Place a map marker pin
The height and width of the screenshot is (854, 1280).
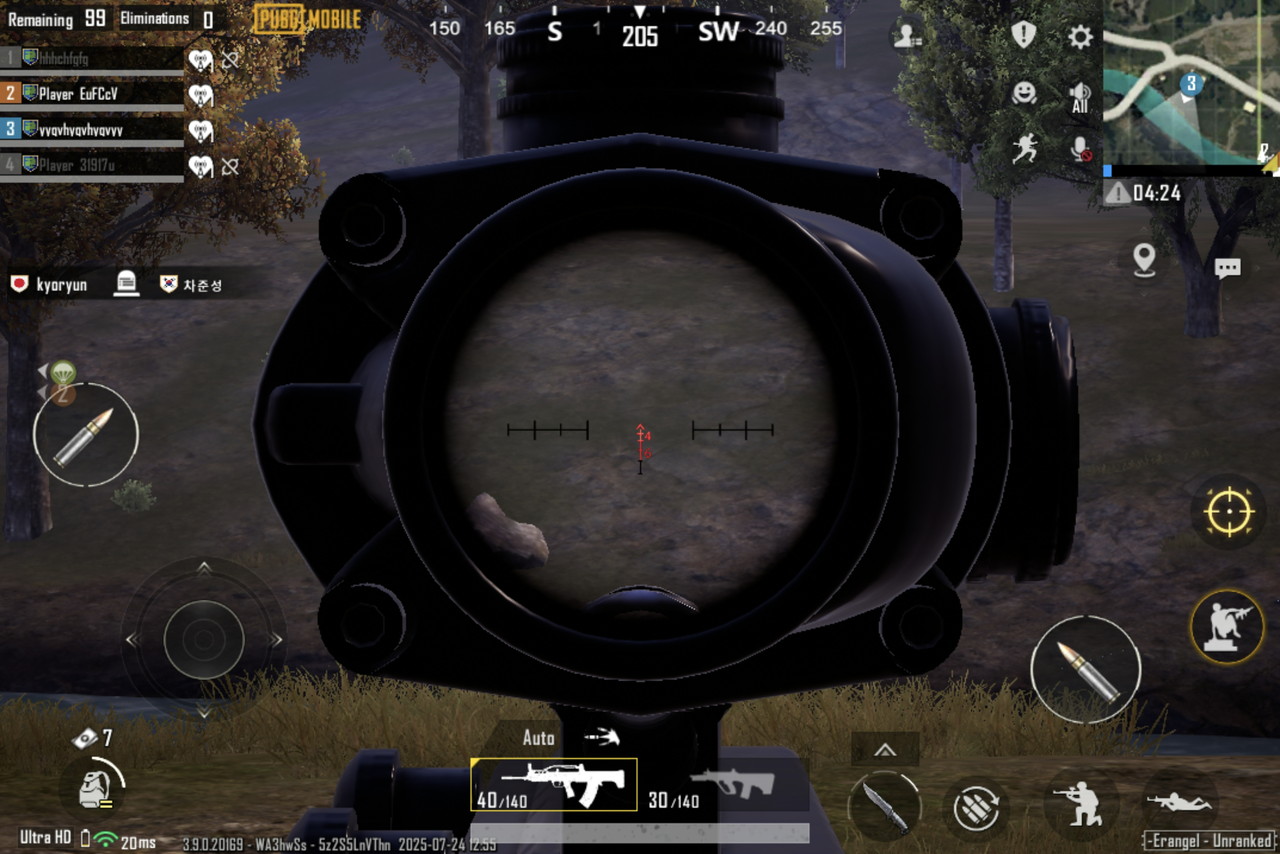1145,259
